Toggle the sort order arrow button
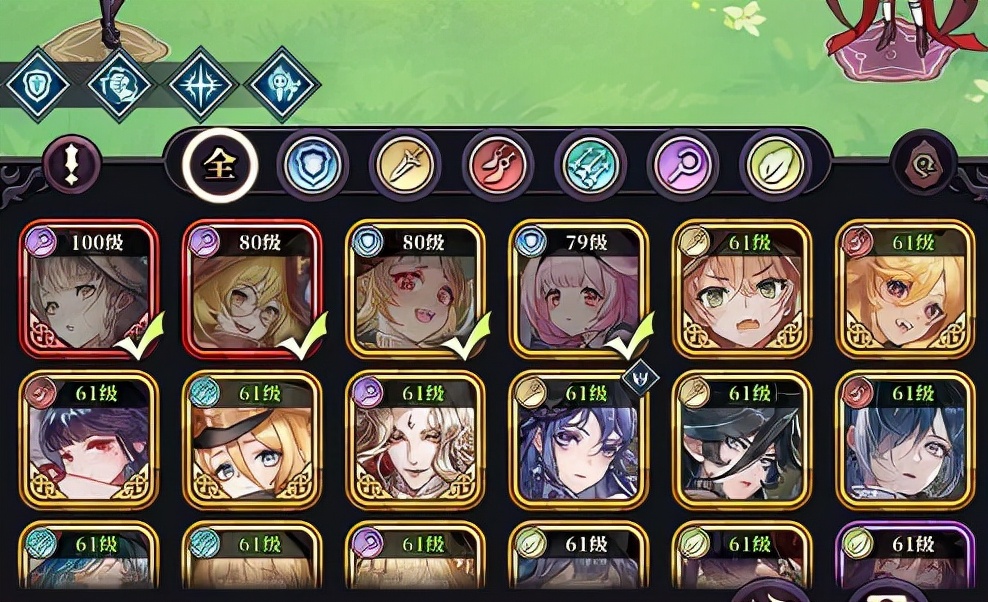988x602 pixels. click(x=72, y=165)
